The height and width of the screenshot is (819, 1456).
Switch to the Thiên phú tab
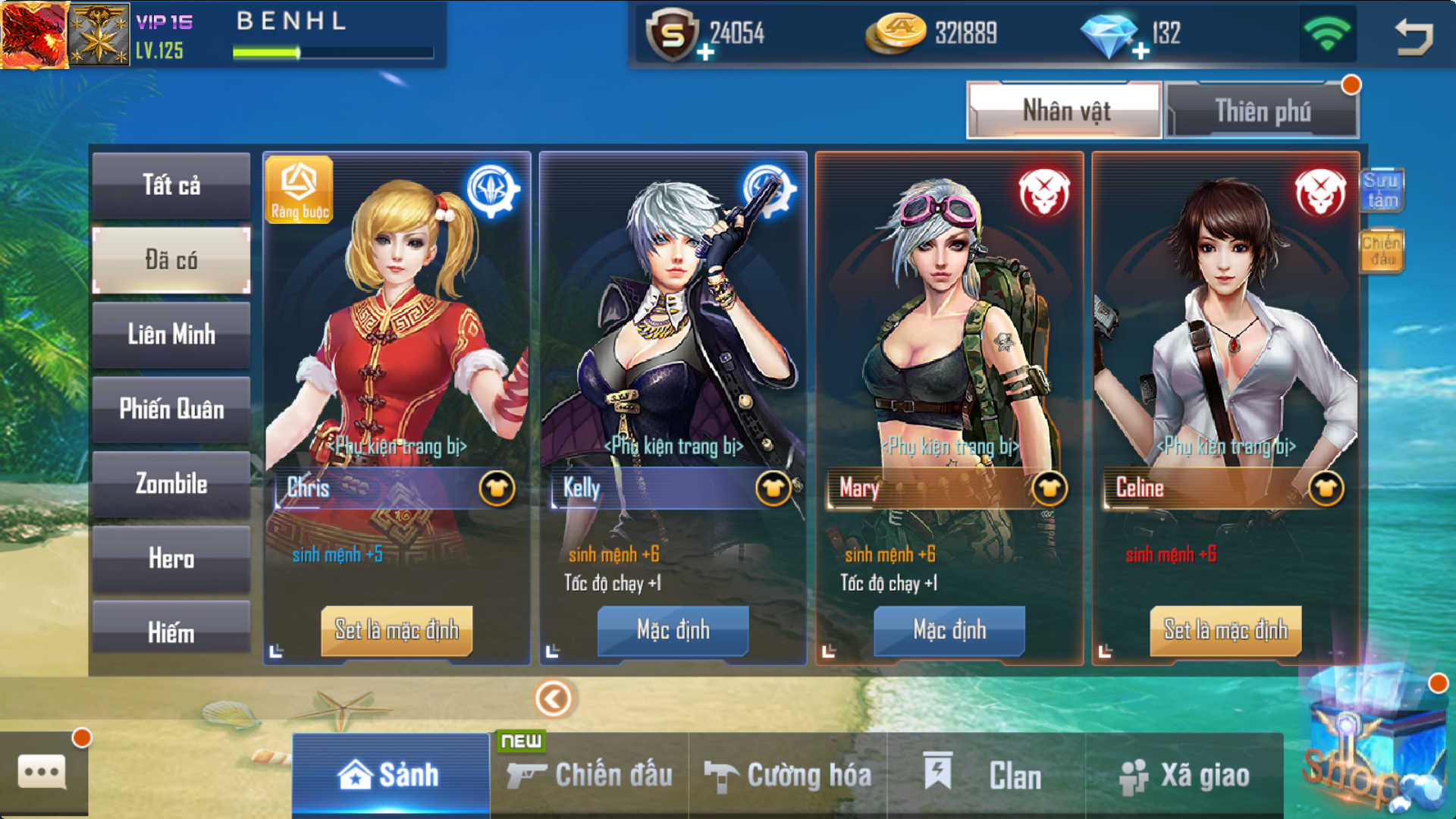click(x=1262, y=111)
